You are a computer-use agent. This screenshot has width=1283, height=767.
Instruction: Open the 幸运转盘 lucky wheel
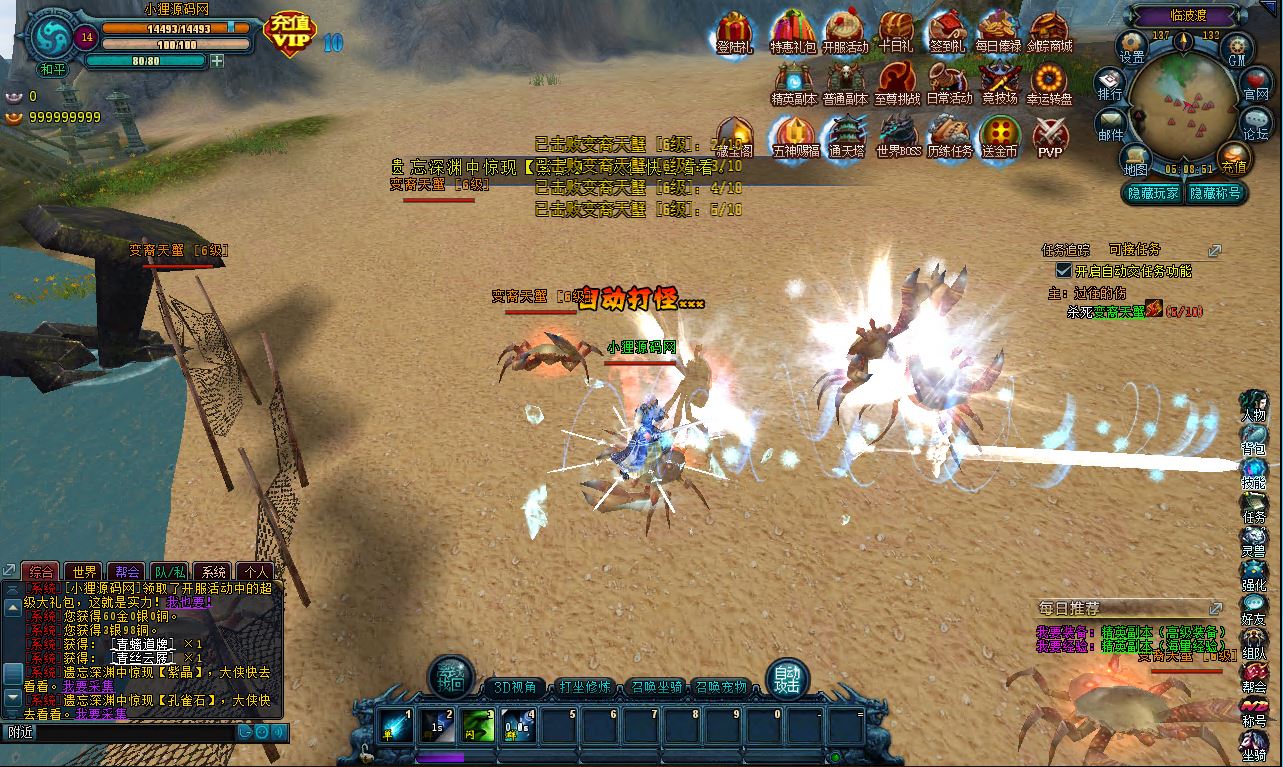(x=1049, y=83)
